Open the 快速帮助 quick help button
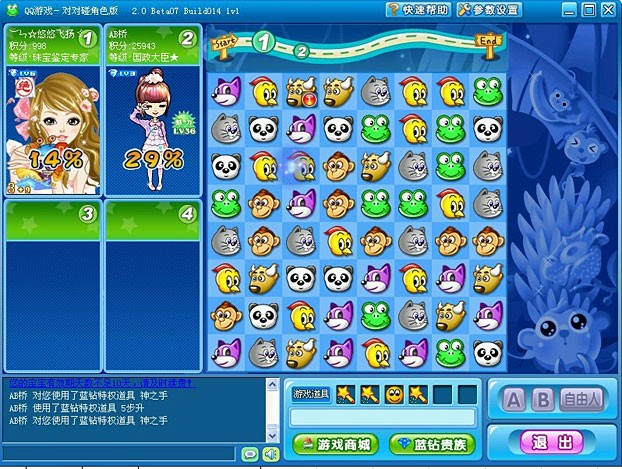Screen dimensions: 622x469 tap(418, 10)
